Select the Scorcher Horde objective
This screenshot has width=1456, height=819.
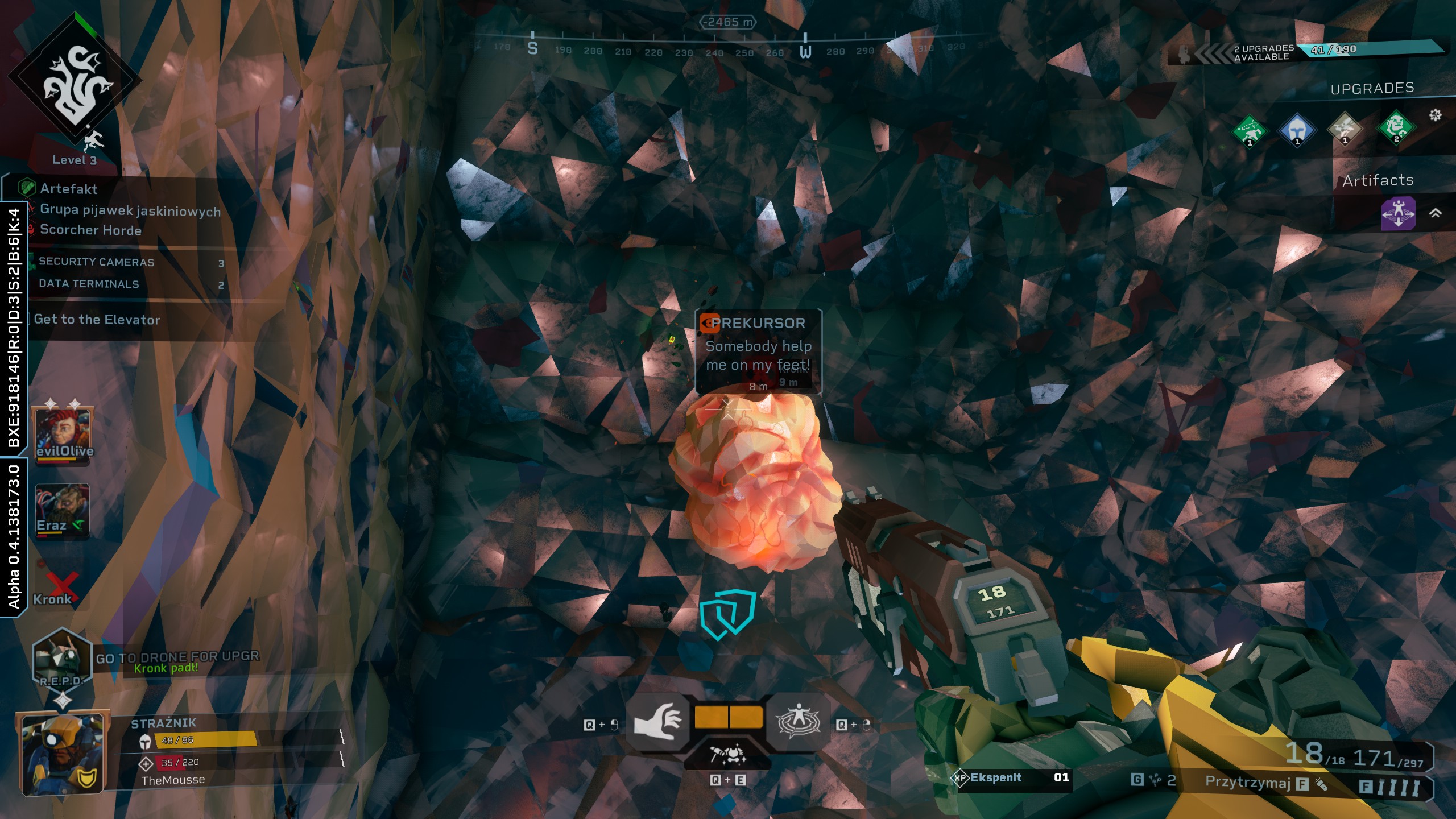90,230
